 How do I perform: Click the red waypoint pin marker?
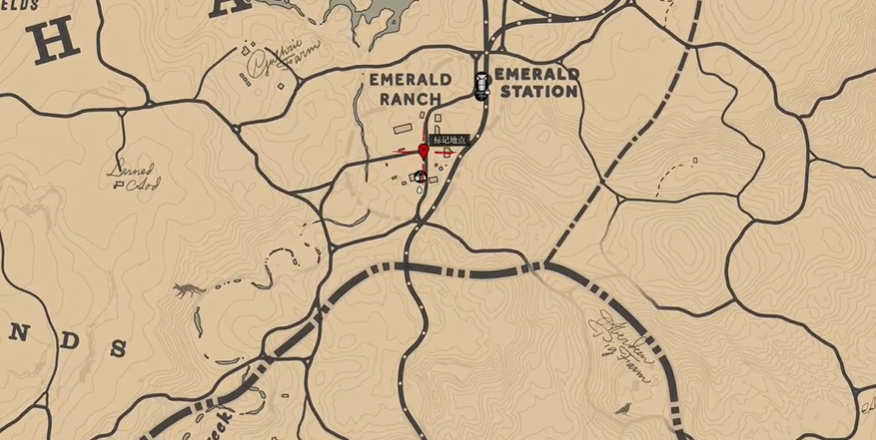click(x=423, y=151)
